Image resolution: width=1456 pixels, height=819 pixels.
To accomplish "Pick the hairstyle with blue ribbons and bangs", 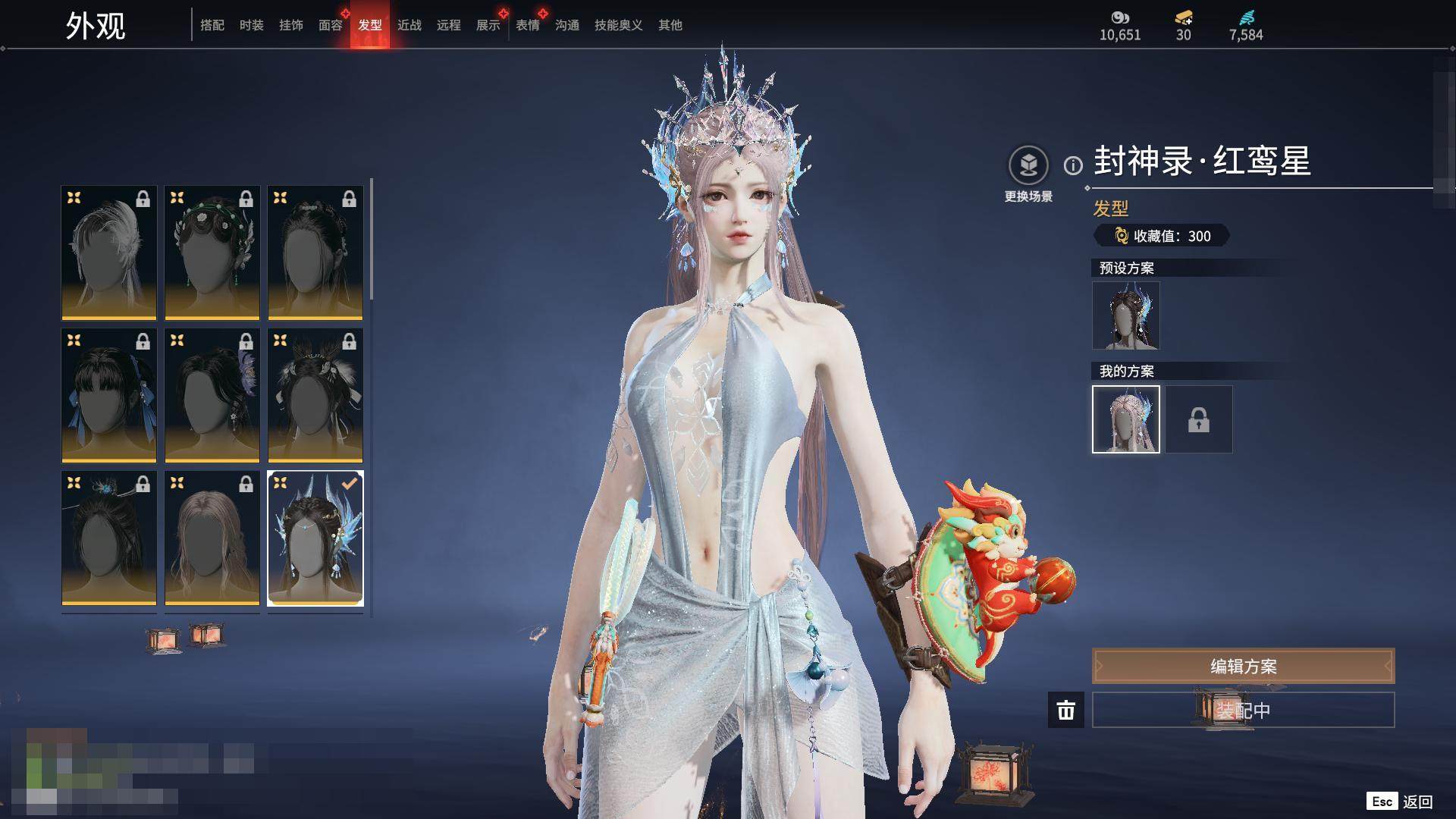I will click(109, 395).
